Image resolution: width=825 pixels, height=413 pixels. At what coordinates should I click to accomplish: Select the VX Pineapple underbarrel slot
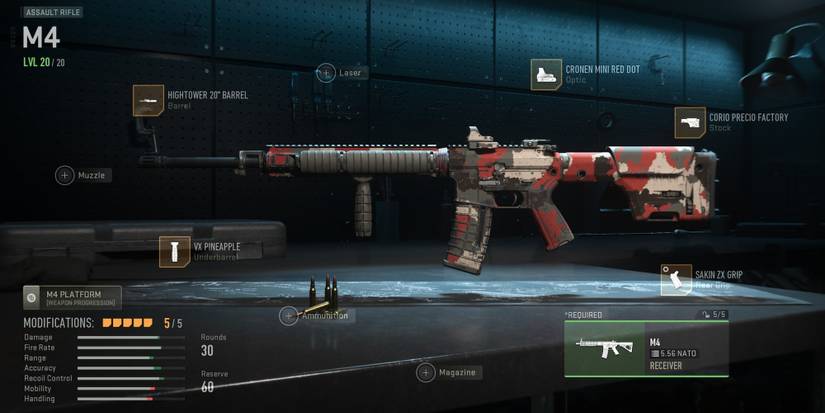(175, 251)
